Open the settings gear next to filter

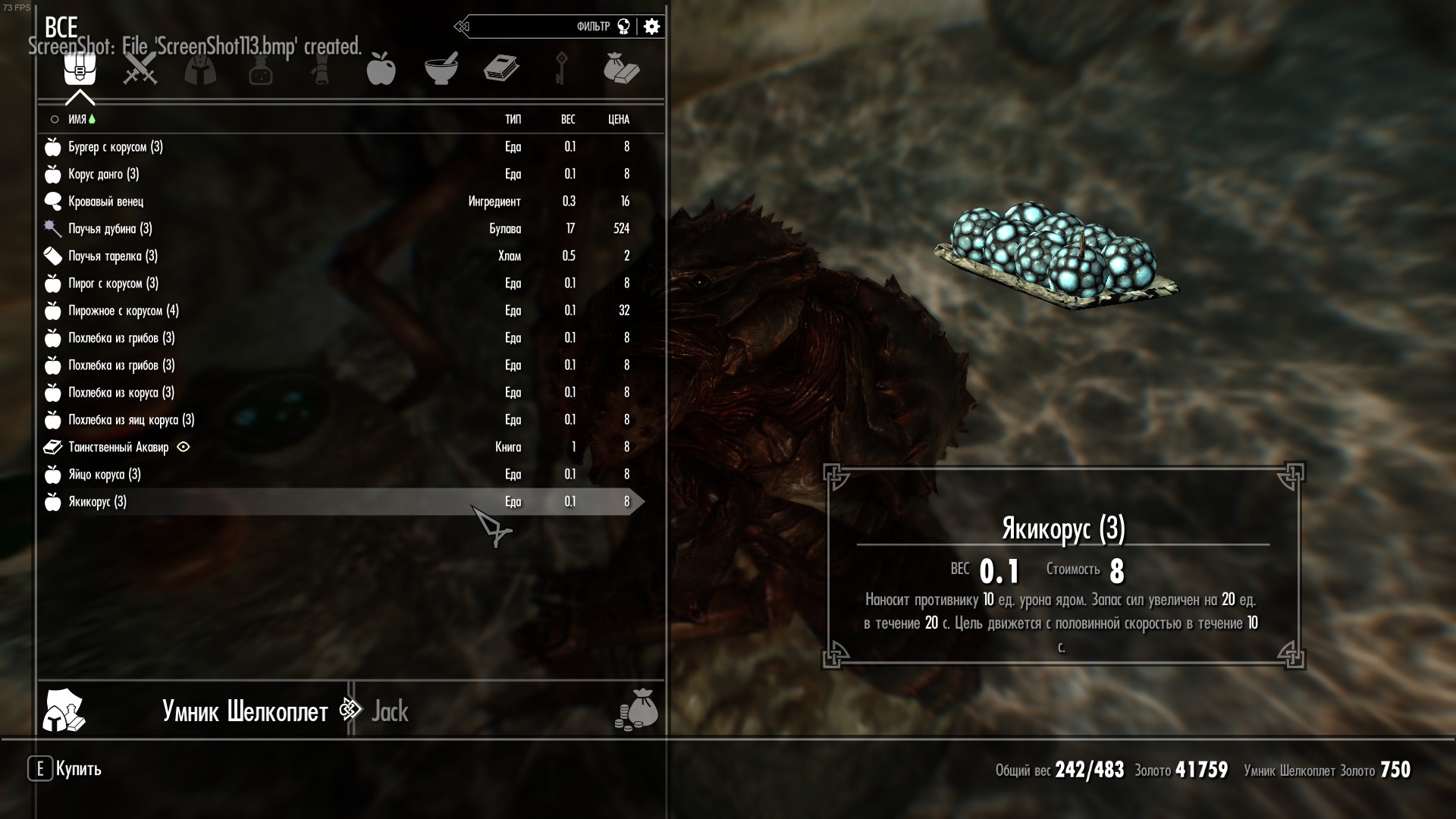(x=651, y=27)
